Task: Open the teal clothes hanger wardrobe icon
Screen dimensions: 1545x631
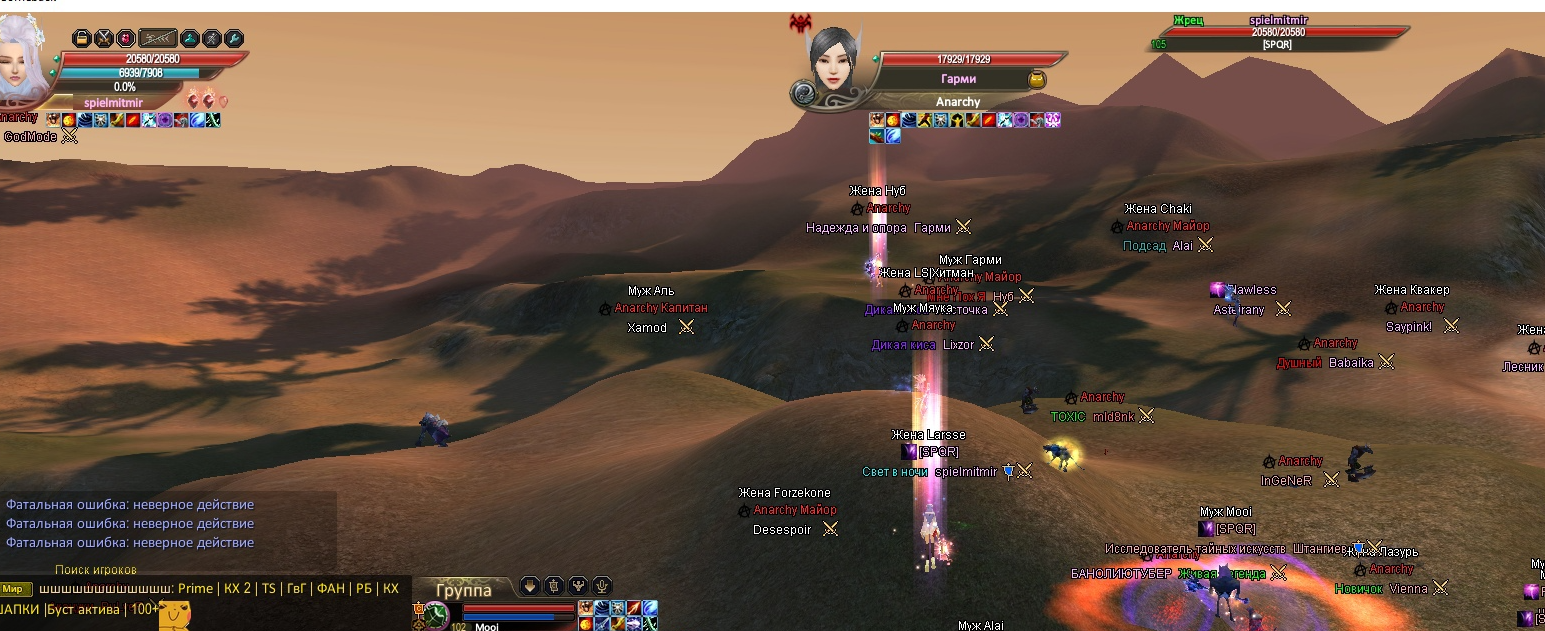Action: point(190,39)
